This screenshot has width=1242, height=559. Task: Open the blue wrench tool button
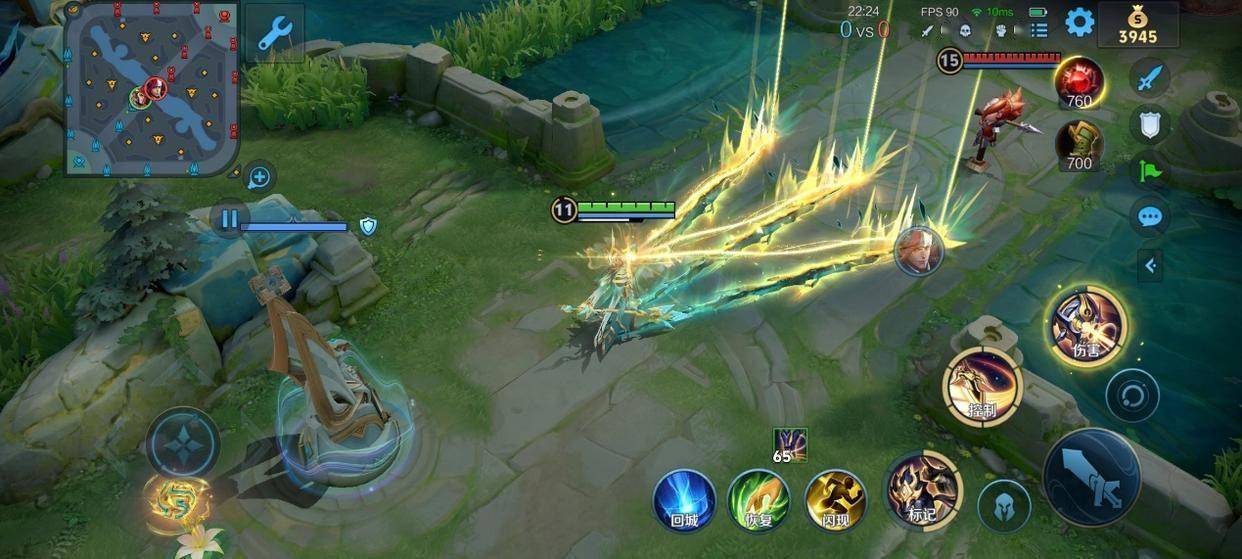274,33
